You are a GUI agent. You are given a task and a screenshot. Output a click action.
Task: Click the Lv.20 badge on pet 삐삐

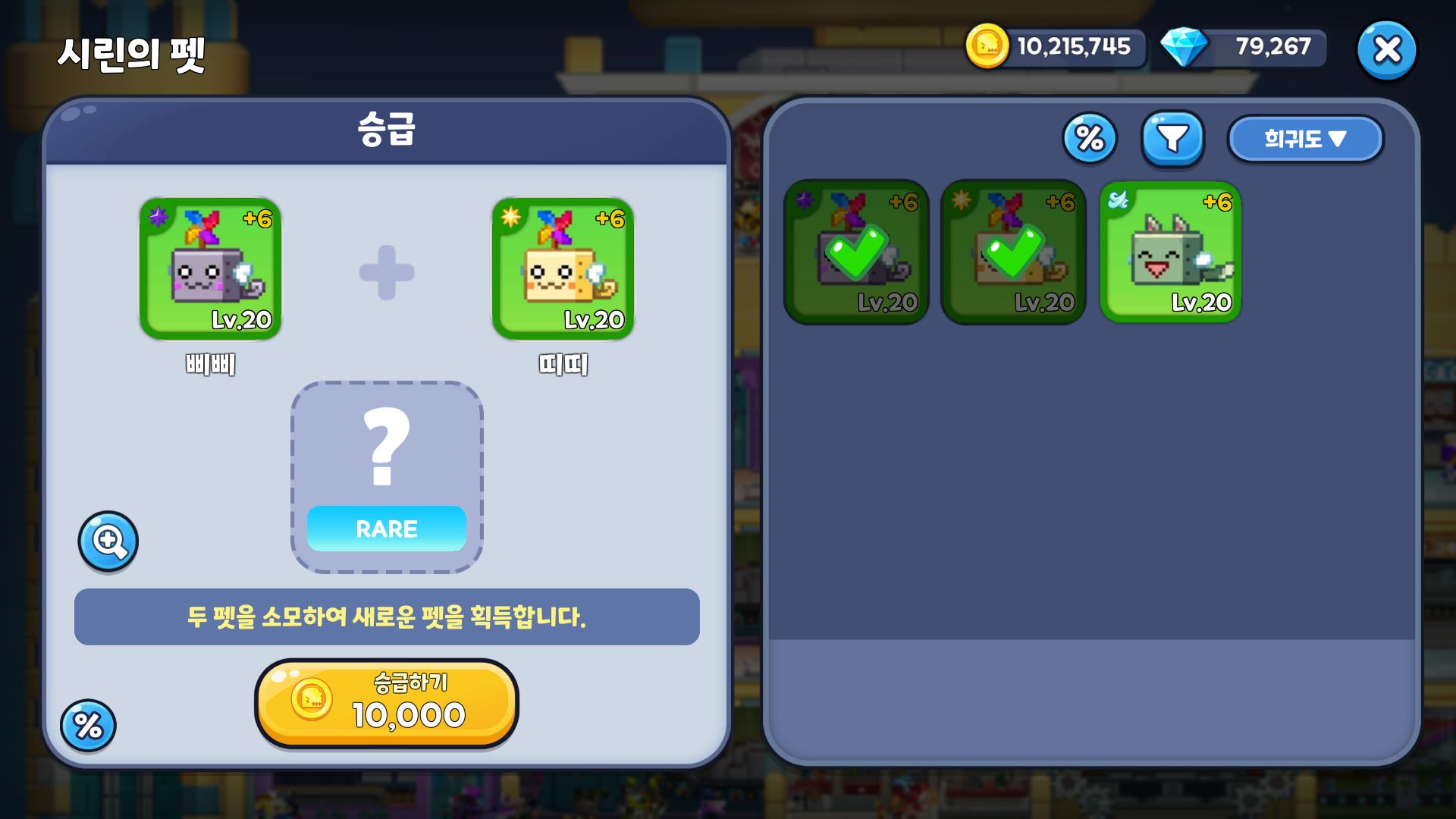coord(241,321)
